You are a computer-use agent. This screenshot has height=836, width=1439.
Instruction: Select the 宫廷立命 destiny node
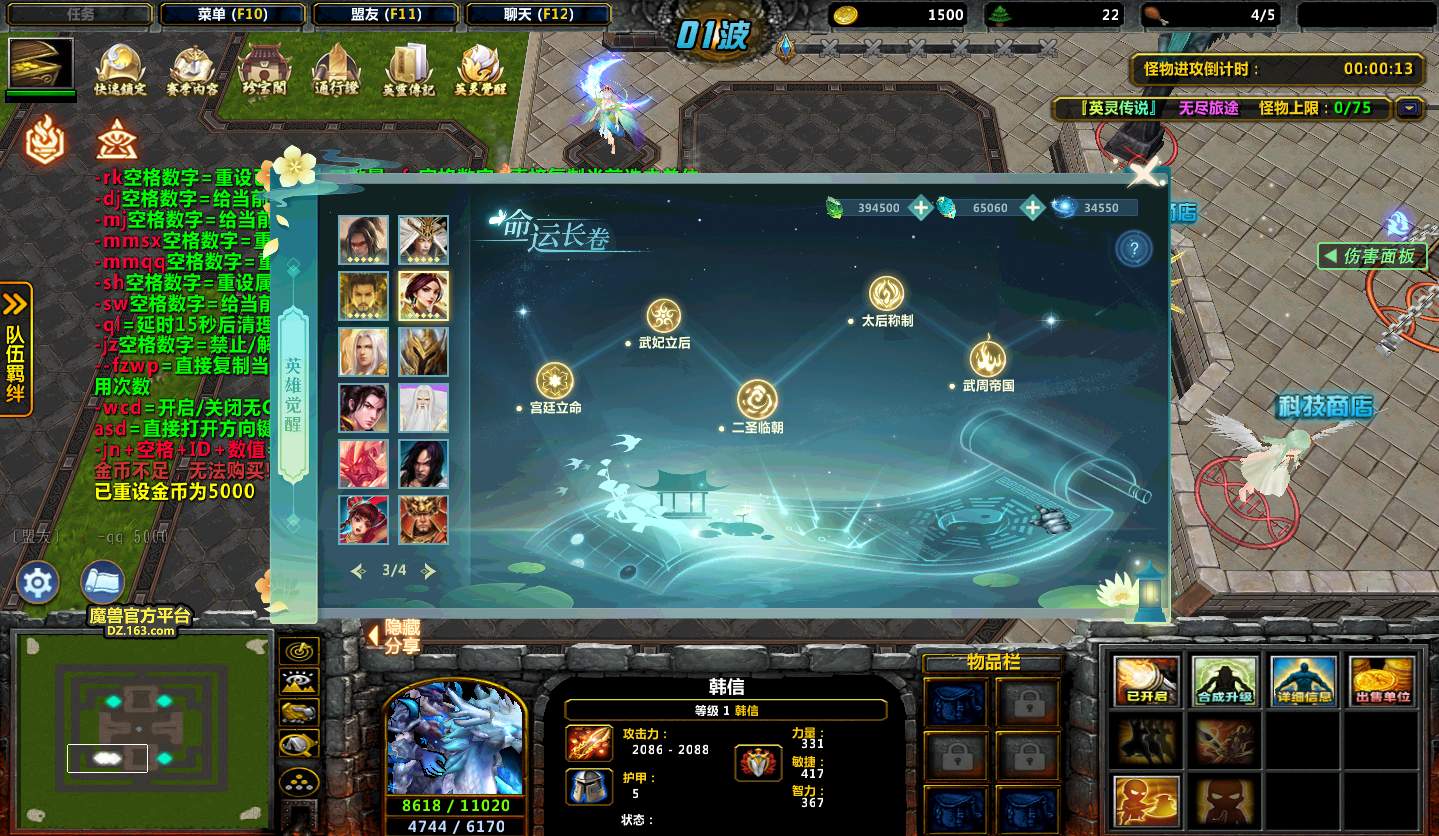(555, 381)
